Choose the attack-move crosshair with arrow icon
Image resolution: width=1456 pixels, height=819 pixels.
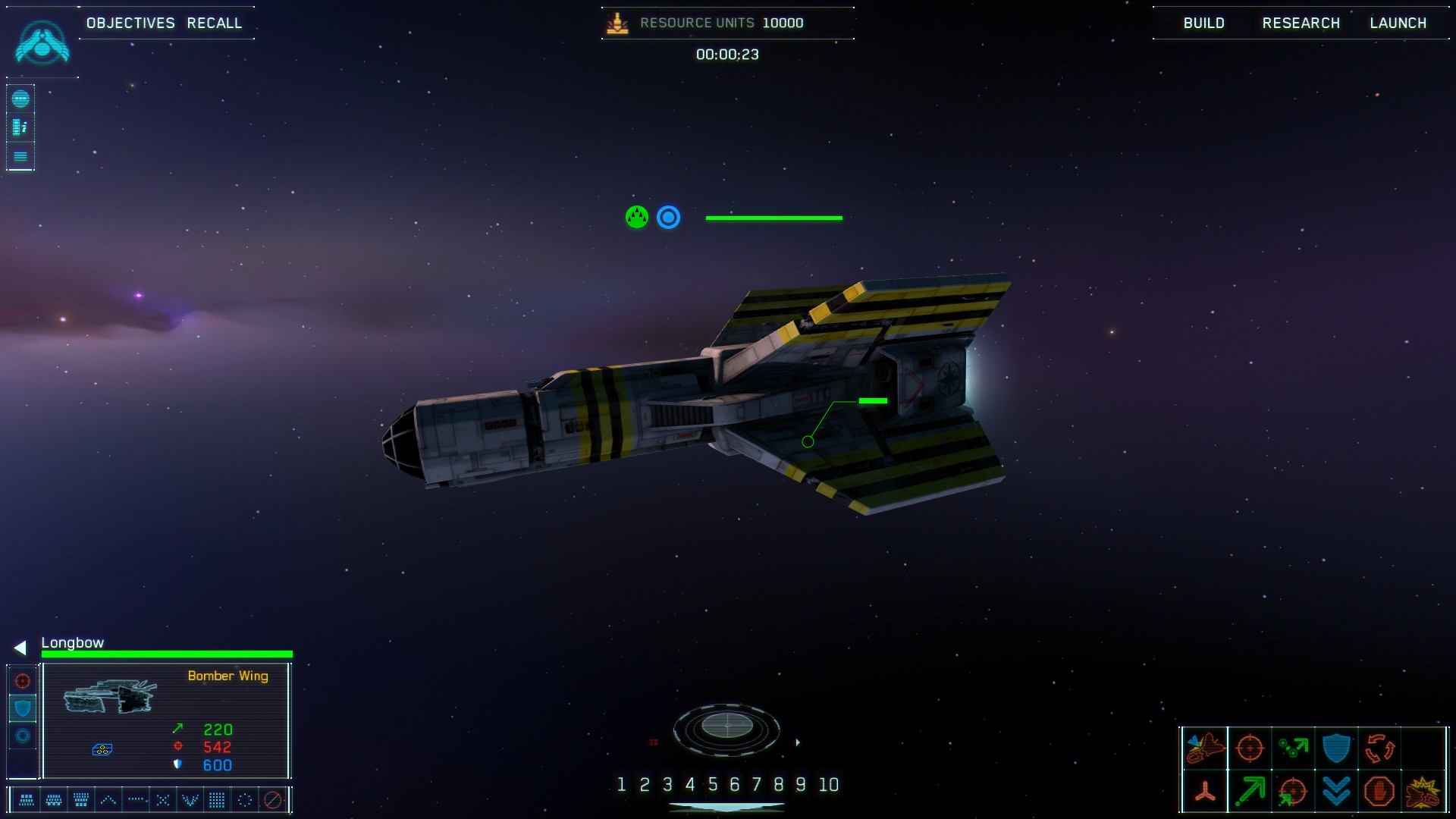[x=1293, y=792]
